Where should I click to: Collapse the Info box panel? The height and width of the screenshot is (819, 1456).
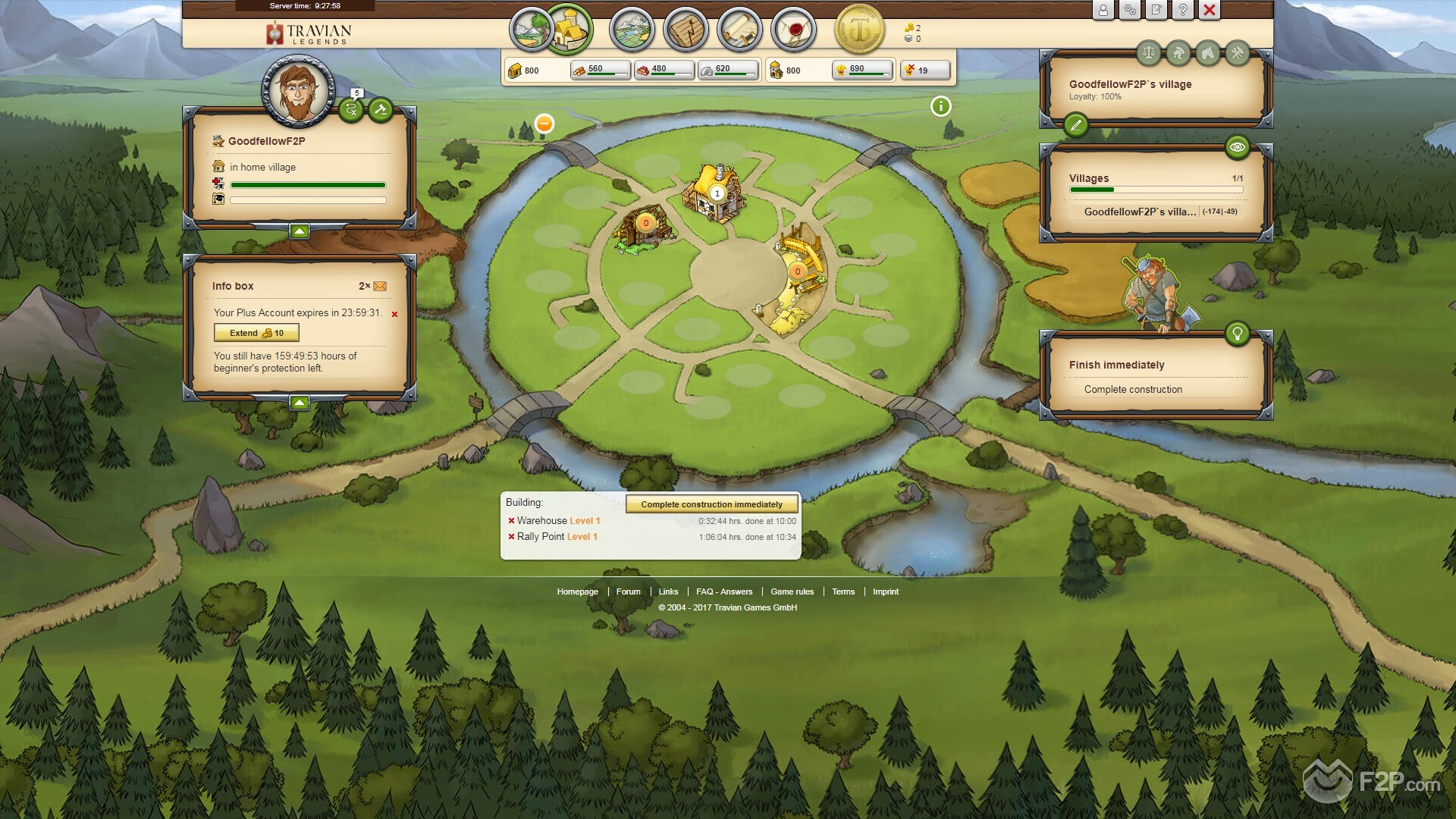[x=299, y=402]
